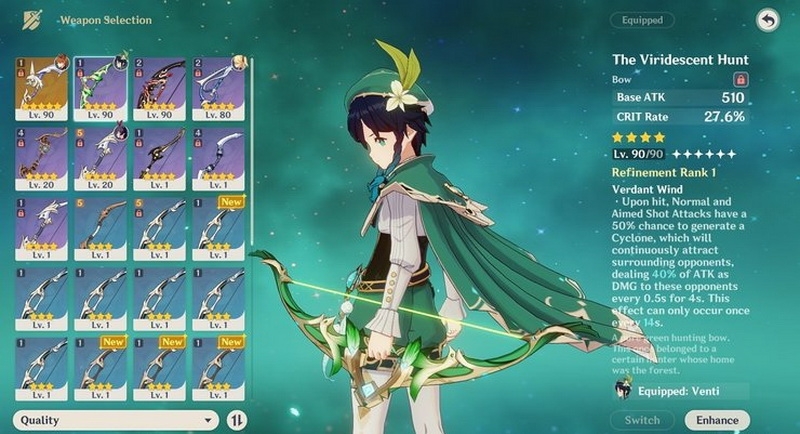The image size is (800, 434).
Task: Select the Lv. 20 bow with refinement 5
Action: click(x=99, y=158)
